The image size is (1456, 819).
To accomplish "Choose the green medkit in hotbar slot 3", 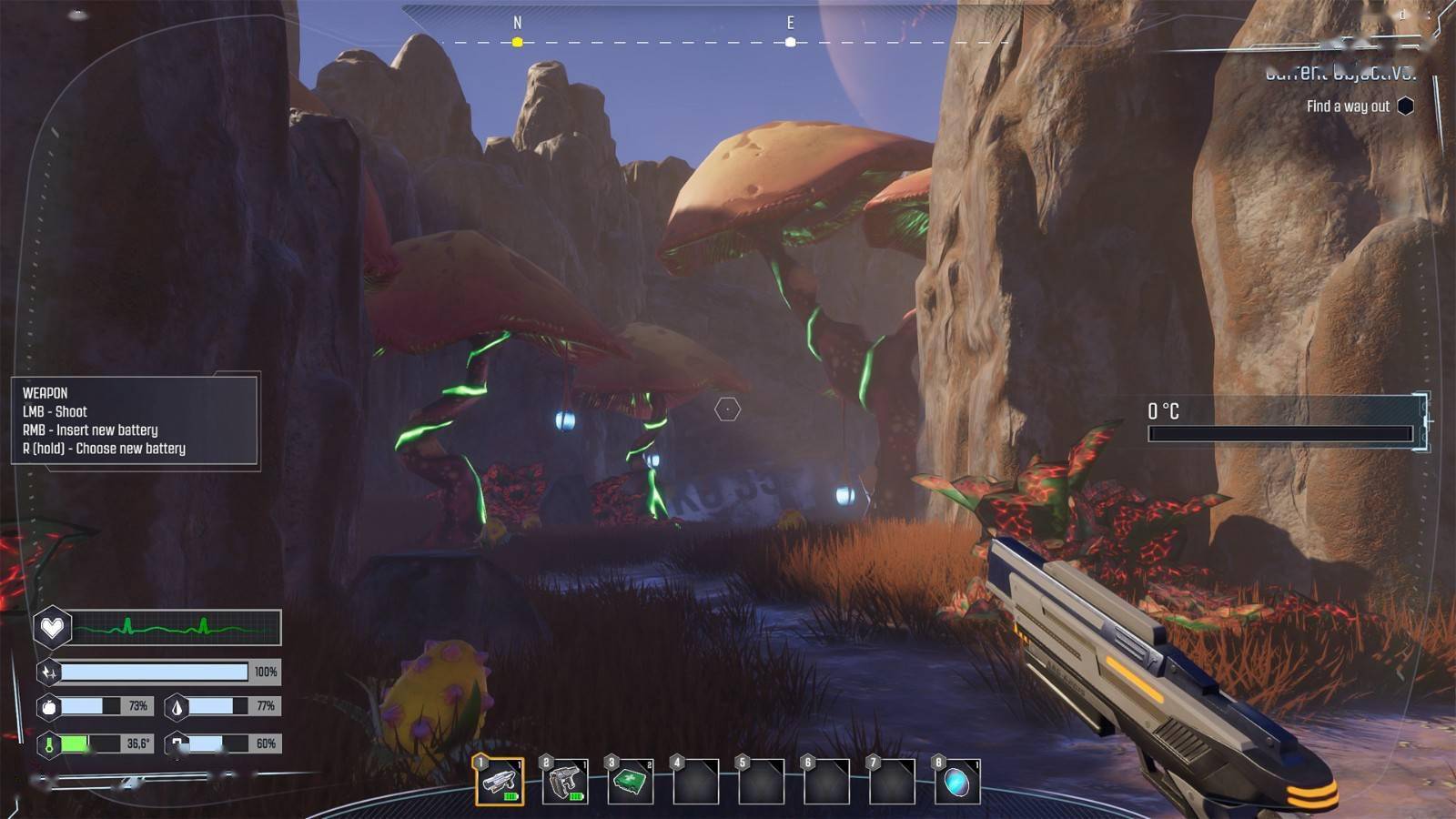I will [x=631, y=781].
